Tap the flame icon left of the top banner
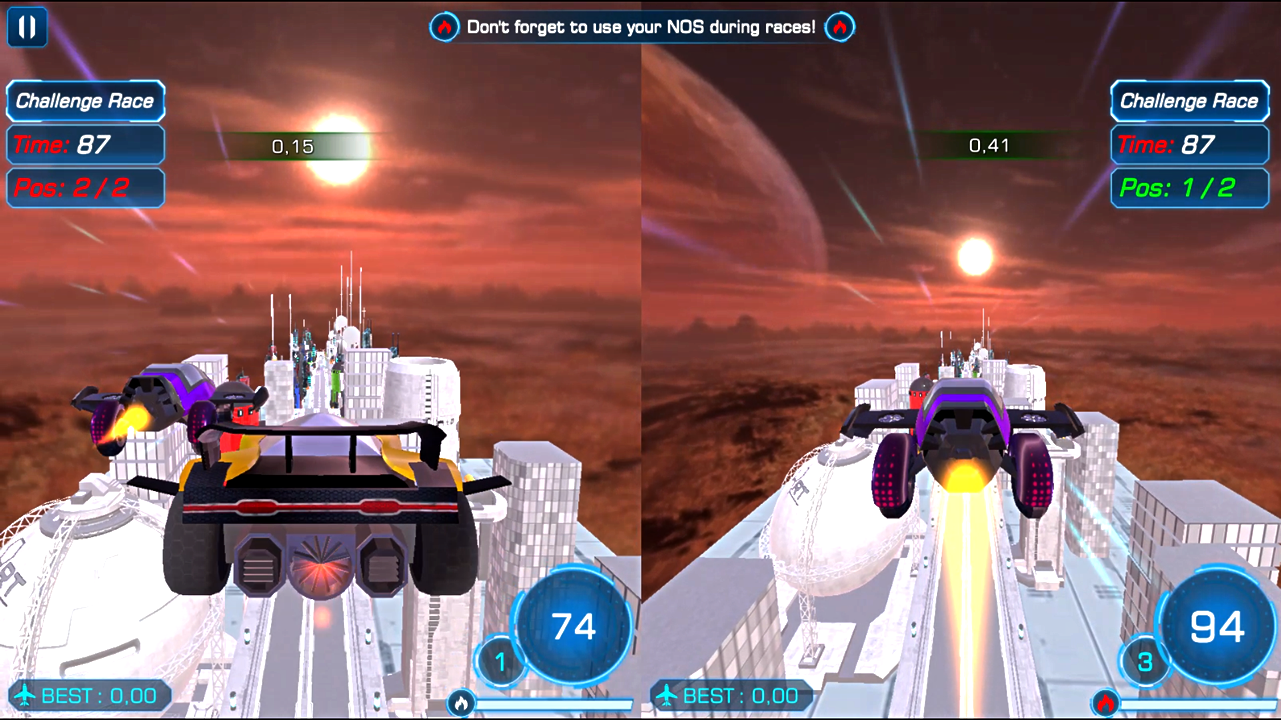The image size is (1281, 720). tap(444, 27)
